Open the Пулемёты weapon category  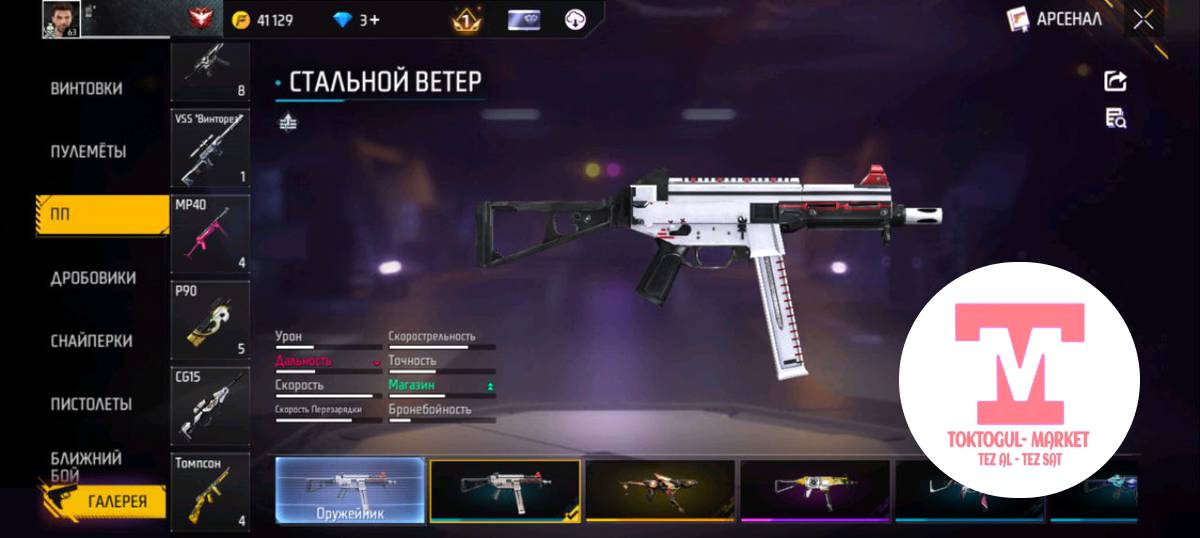(x=88, y=152)
